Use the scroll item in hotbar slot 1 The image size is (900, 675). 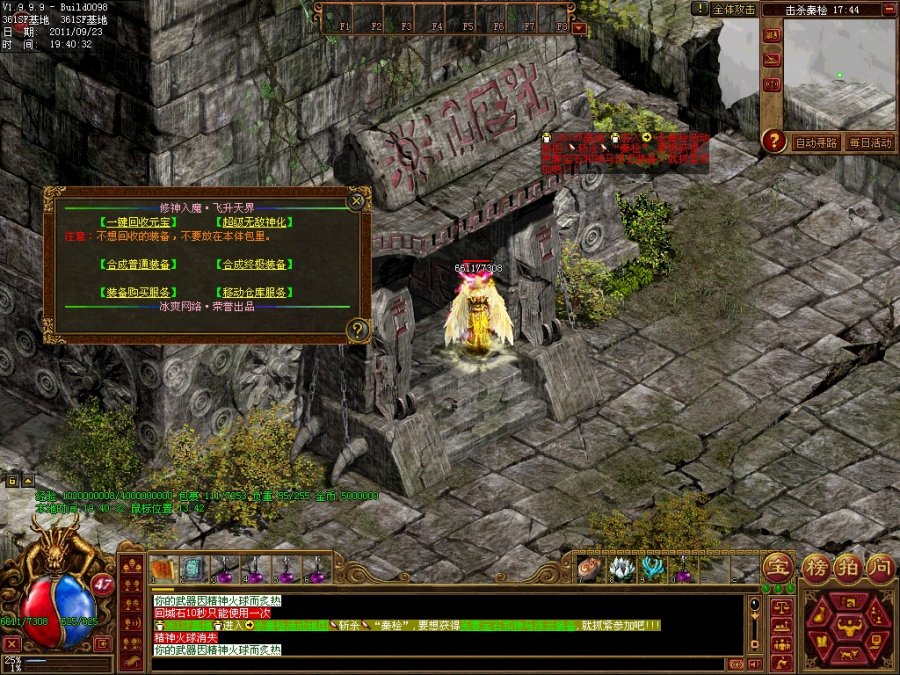pos(163,569)
